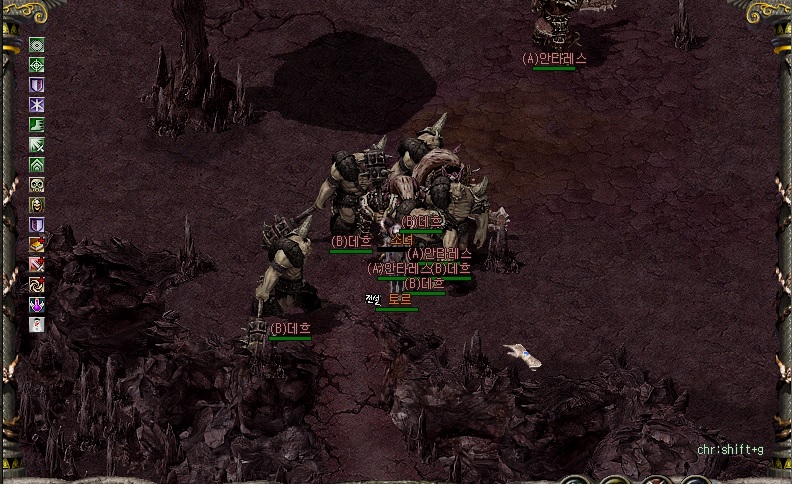Click the green upward chevrons icon
The width and height of the screenshot is (792, 484).
click(37, 165)
